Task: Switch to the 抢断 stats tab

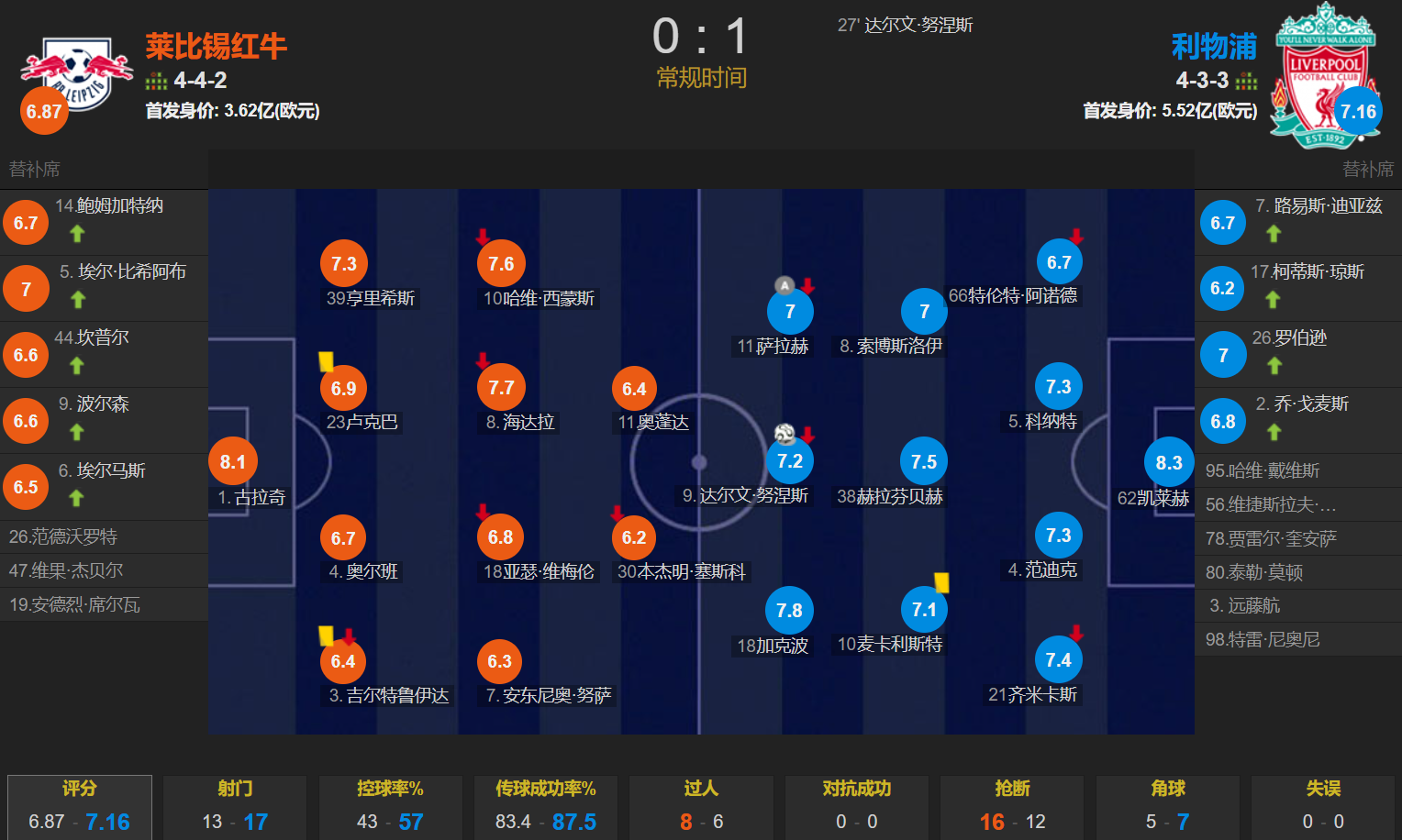Action: tap(1011, 788)
